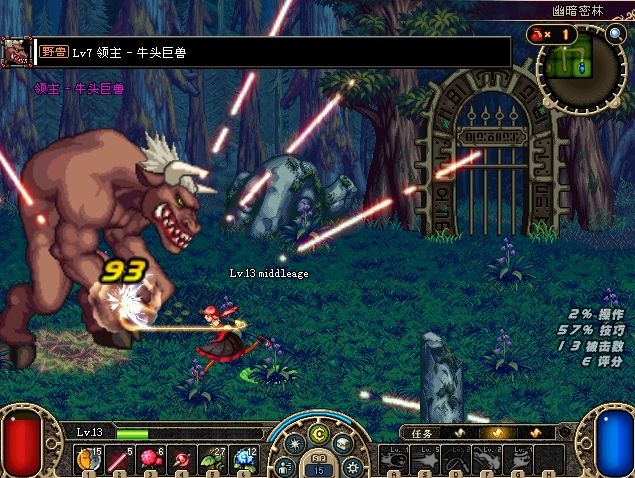
Task: Select the red stick item in slot 2
Action: click(119, 459)
